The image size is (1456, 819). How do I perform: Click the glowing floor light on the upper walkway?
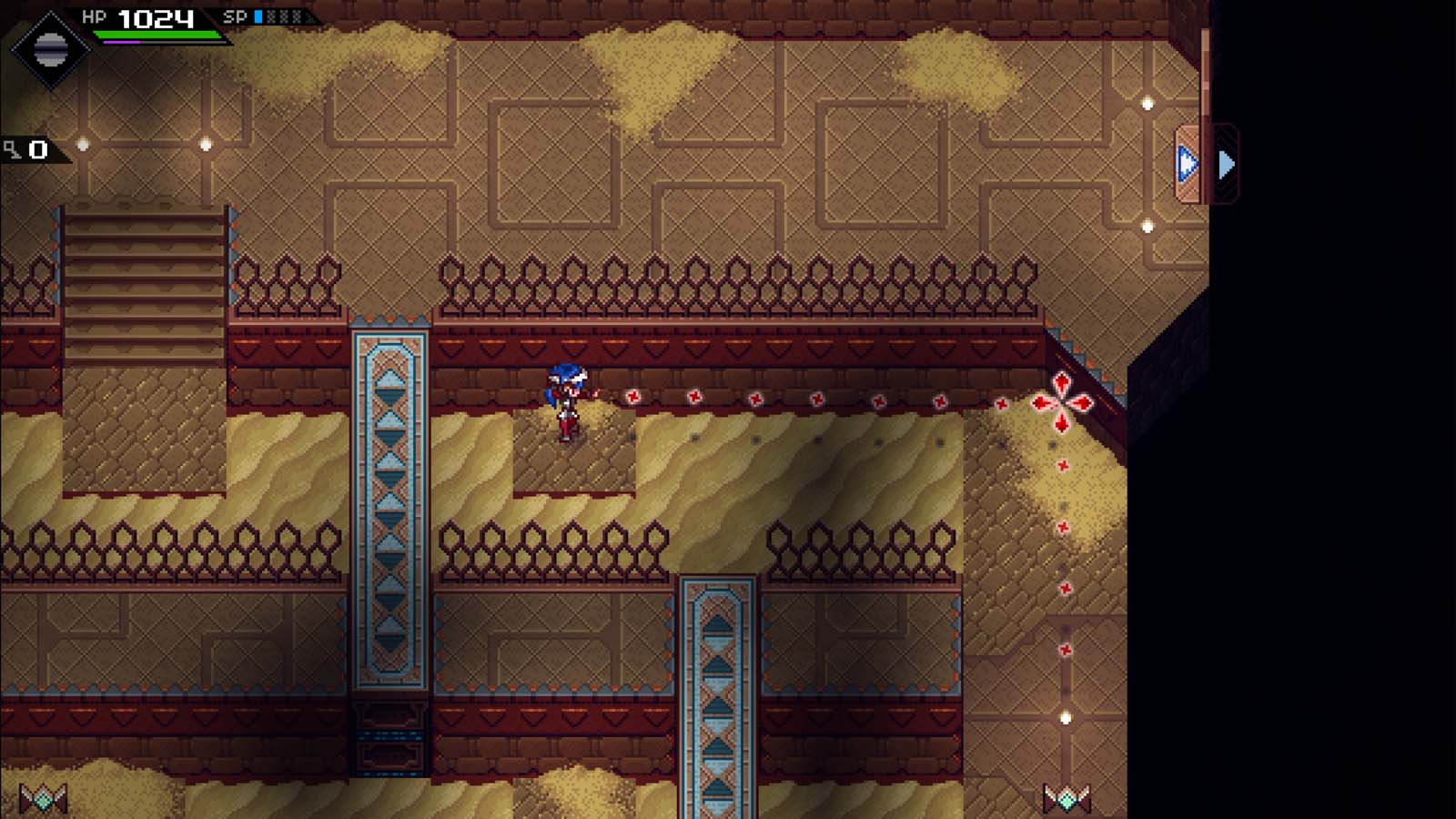coord(207,145)
